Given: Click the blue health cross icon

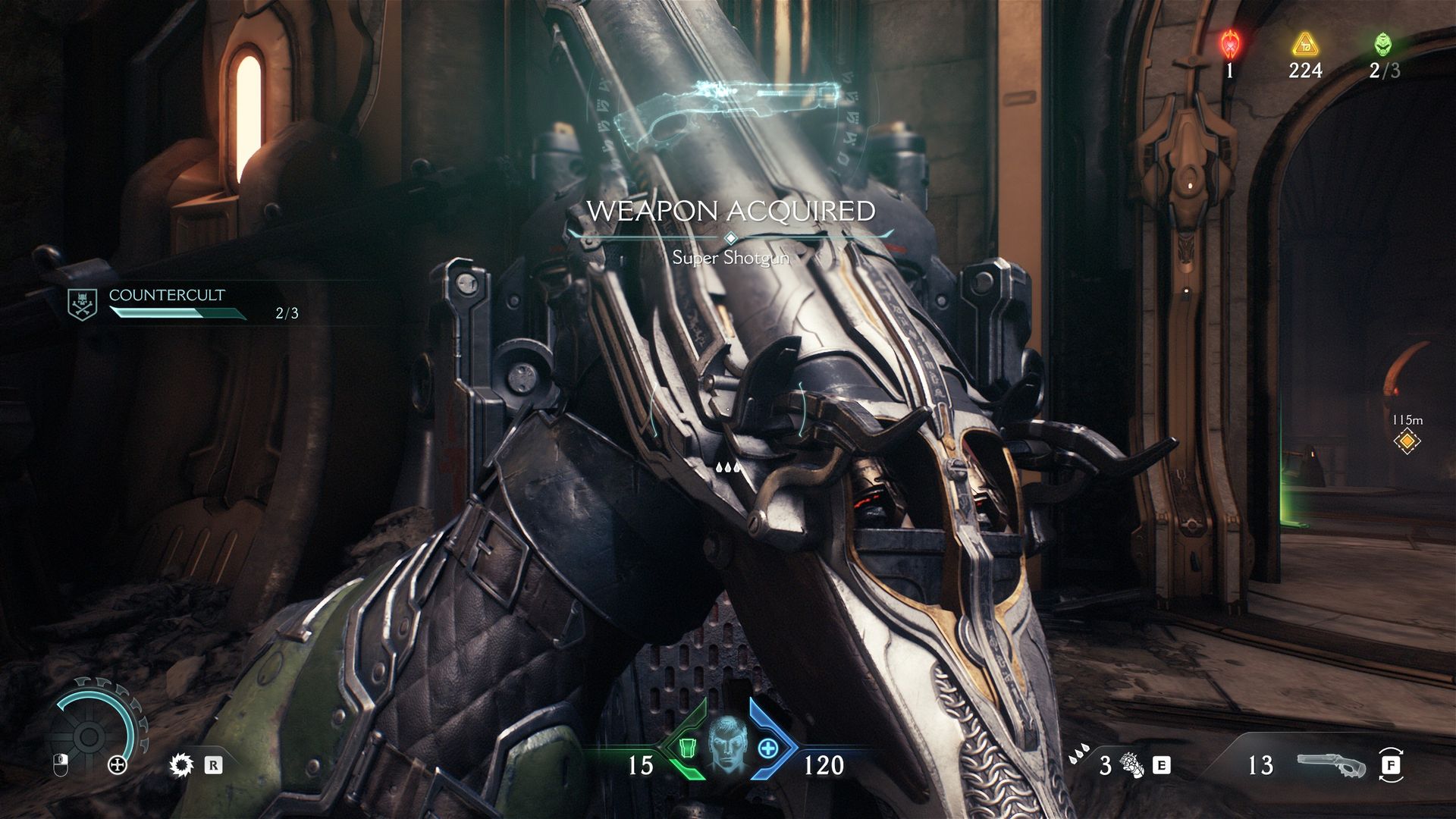Looking at the screenshot, I should (x=768, y=748).
